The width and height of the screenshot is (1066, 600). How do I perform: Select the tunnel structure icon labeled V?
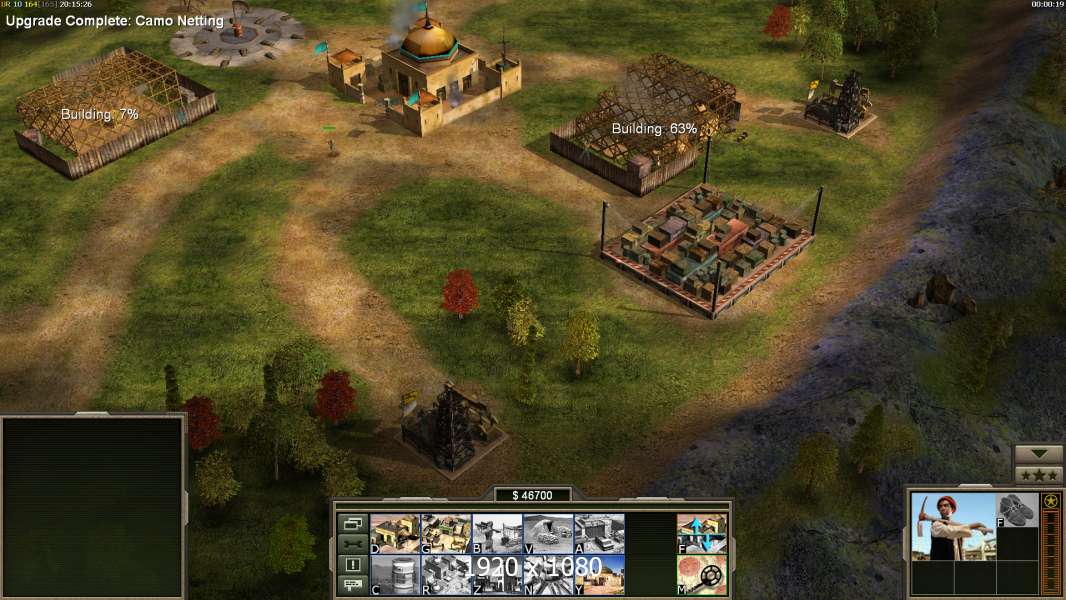coord(548,533)
